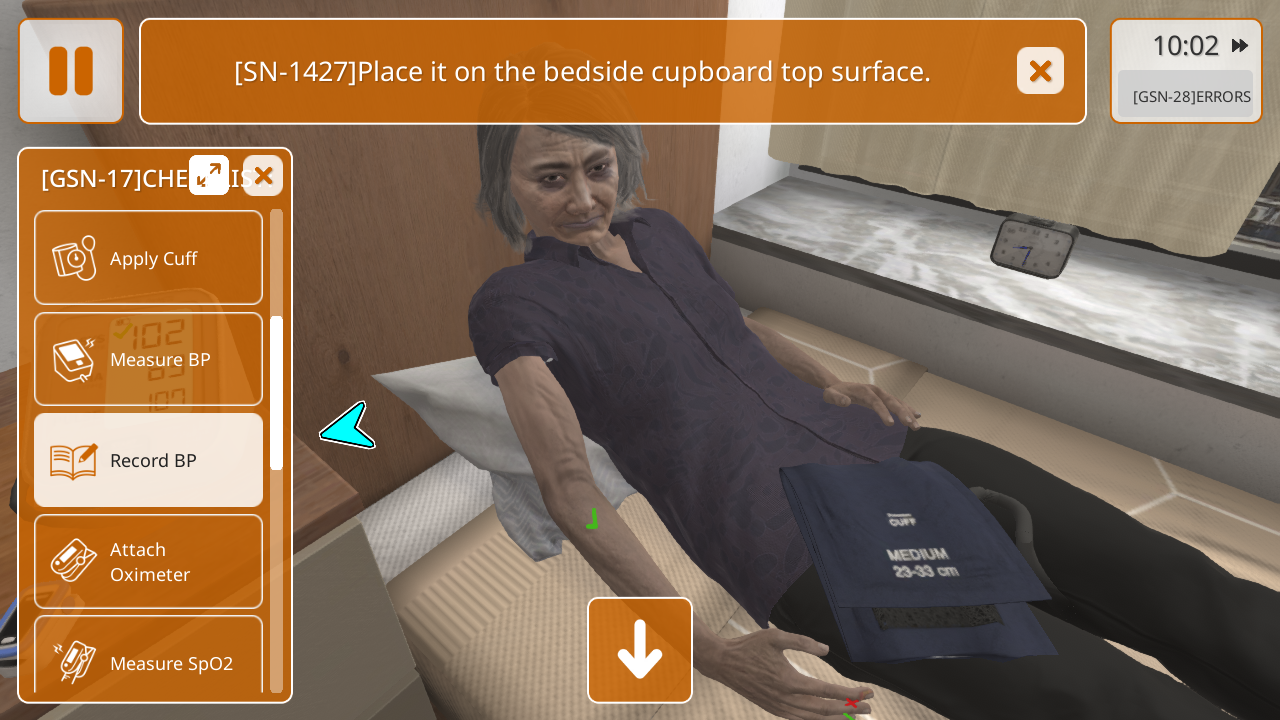Click the down arrow button
The image size is (1280, 720).
click(640, 650)
